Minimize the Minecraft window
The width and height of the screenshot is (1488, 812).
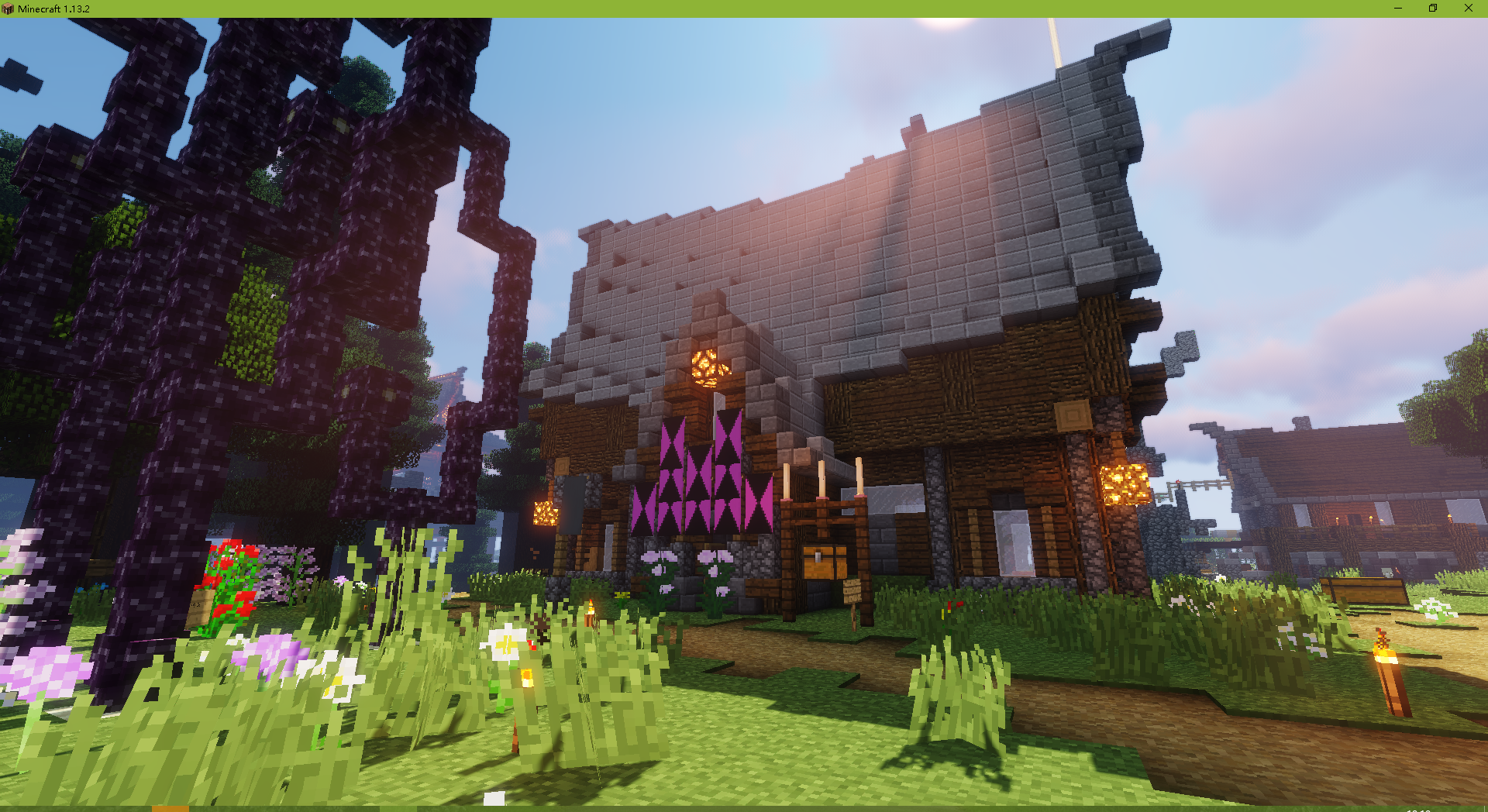click(1397, 9)
